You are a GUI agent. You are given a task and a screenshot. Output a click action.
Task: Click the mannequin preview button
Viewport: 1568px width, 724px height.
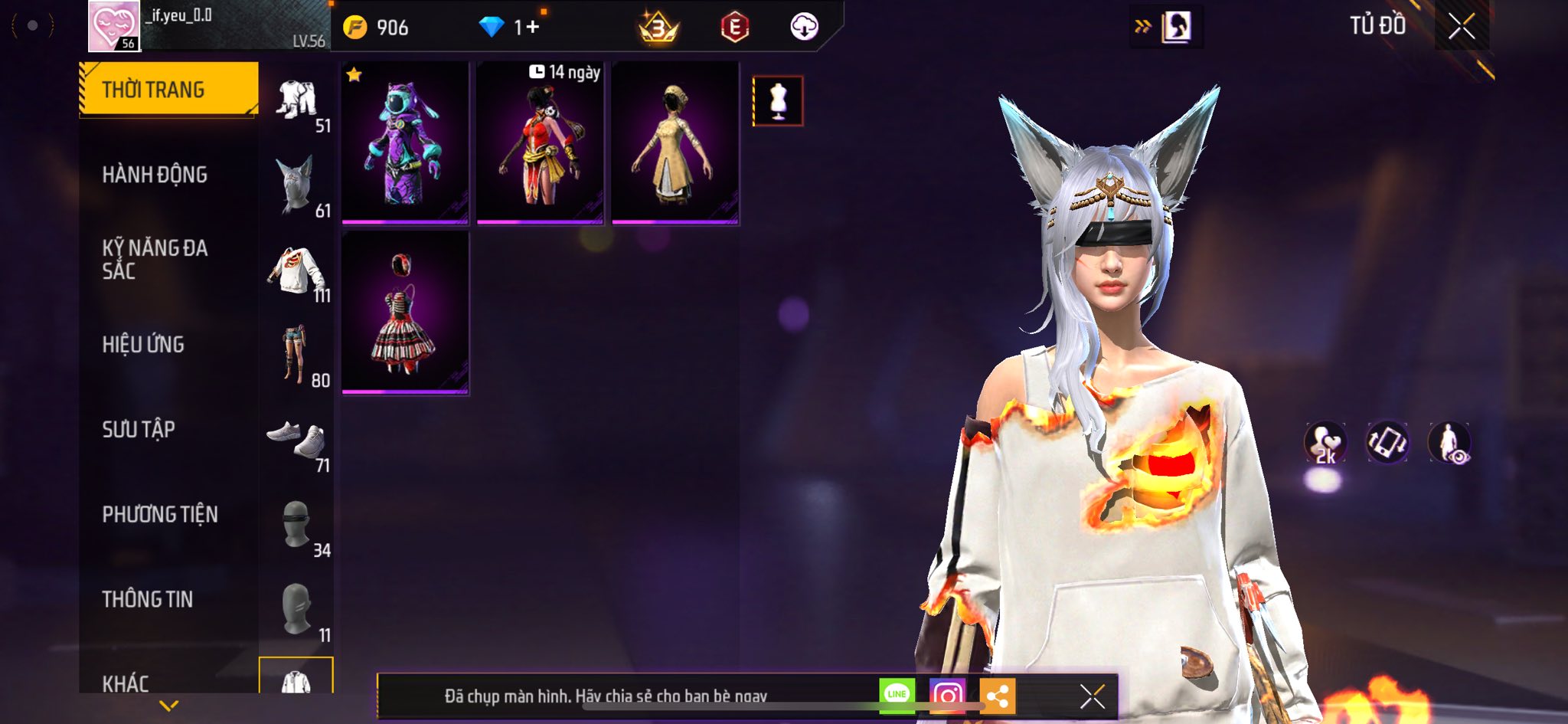[778, 101]
